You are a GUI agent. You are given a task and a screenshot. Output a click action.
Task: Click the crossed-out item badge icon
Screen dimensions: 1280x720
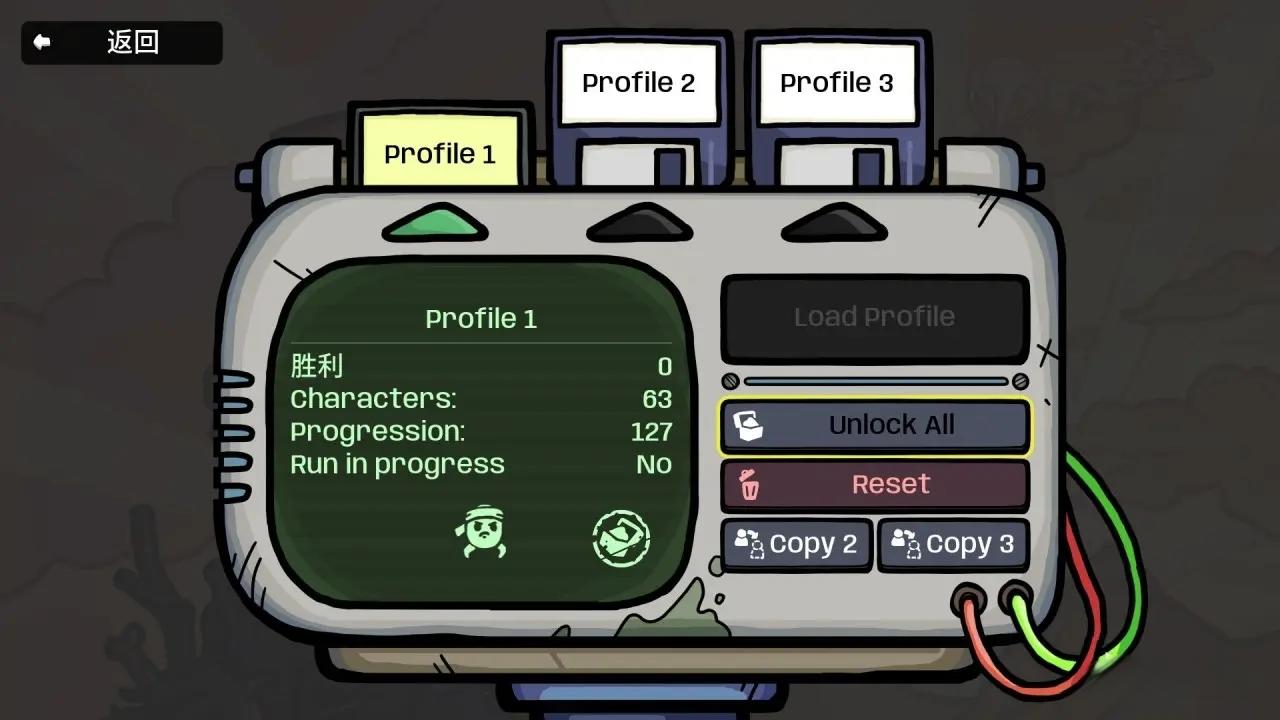tap(623, 537)
